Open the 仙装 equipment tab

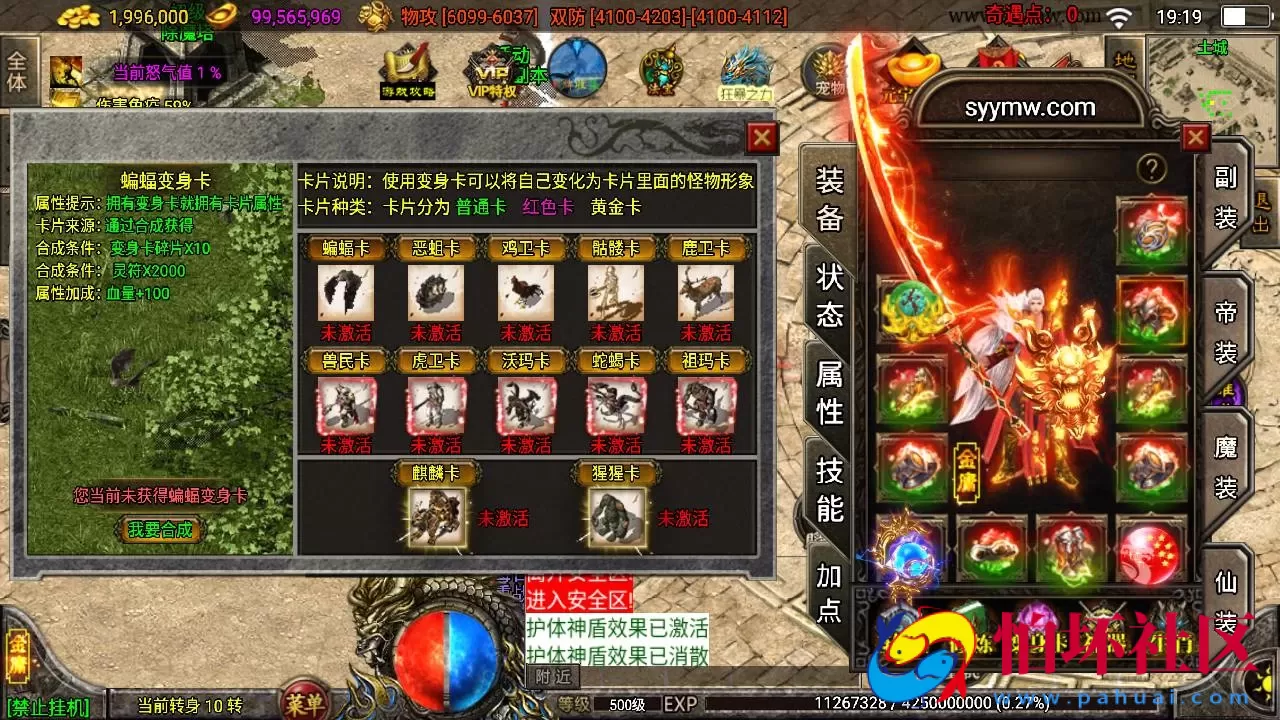coord(1227,600)
